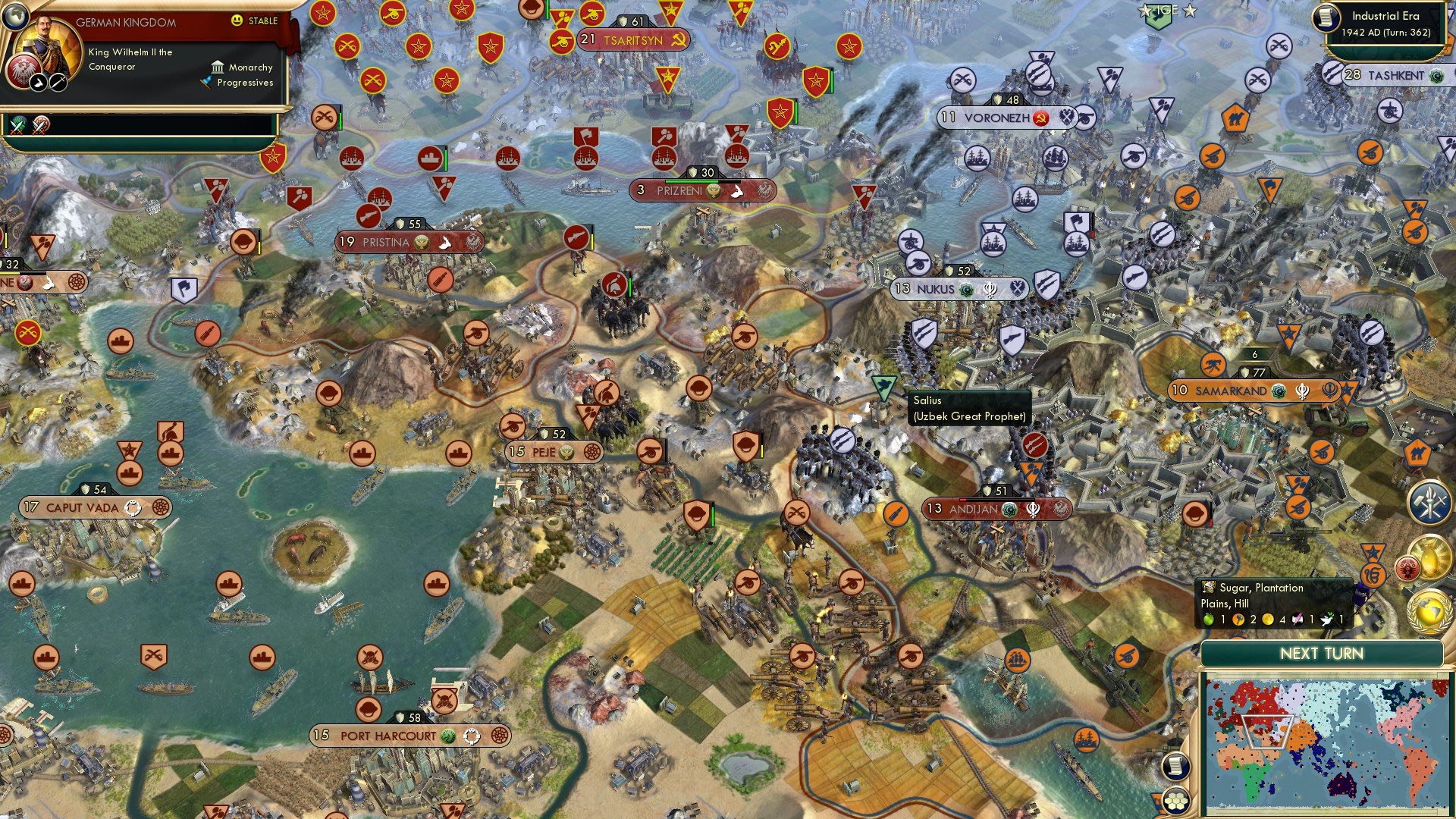
Task: Toggle strategic view with the globe above the portrait
Action: pyautogui.click(x=16, y=16)
